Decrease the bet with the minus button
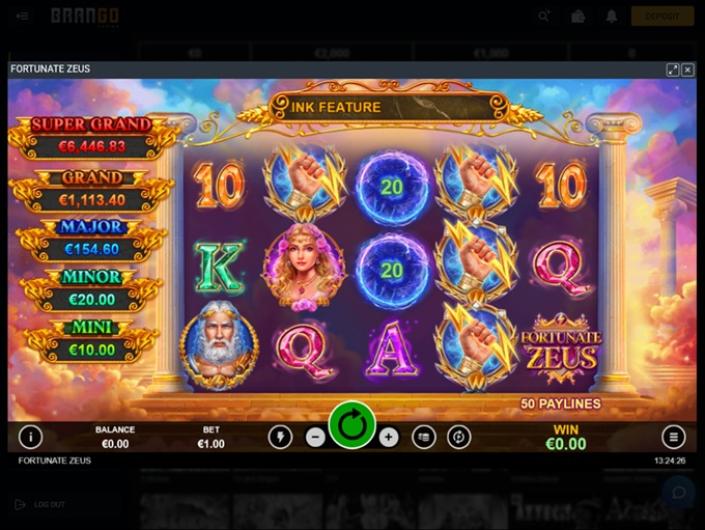705x530 pixels. pos(315,437)
